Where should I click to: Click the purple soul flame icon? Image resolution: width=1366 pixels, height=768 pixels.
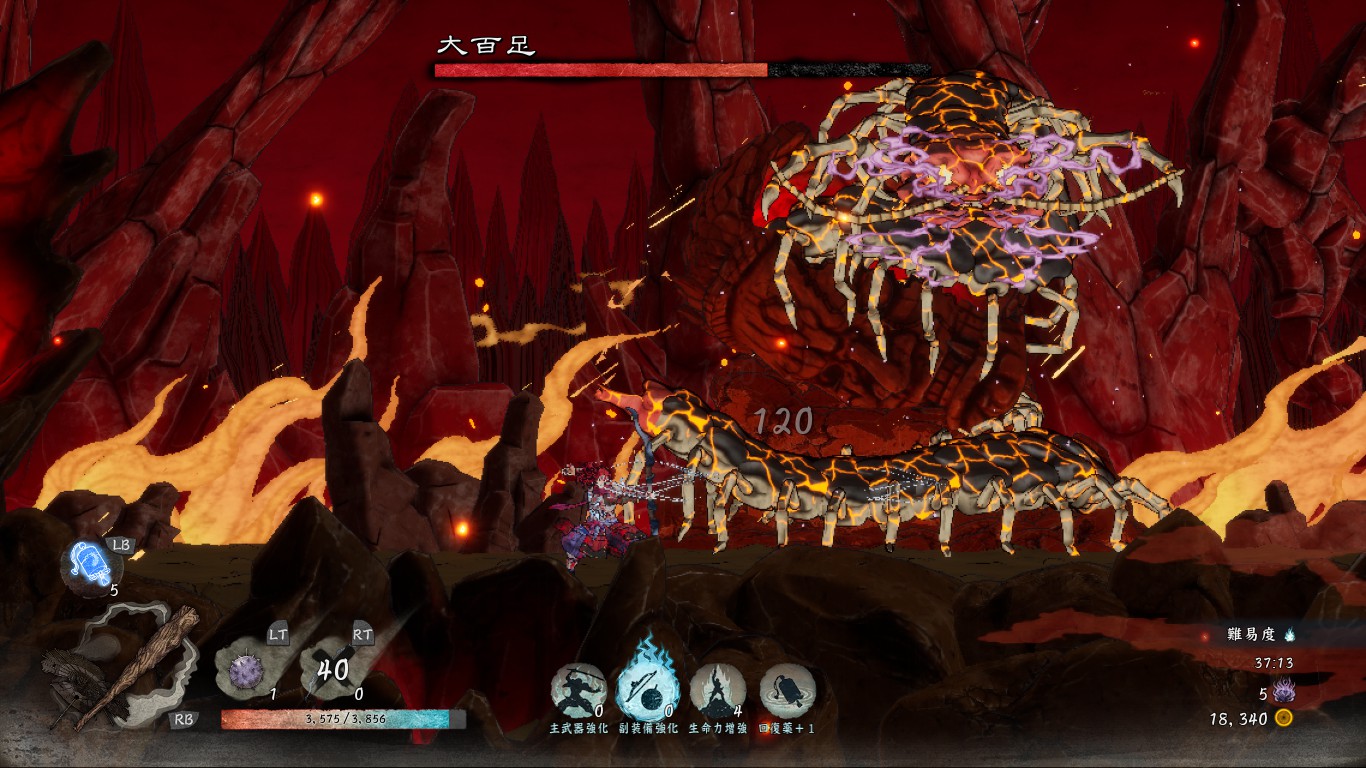point(1283,691)
